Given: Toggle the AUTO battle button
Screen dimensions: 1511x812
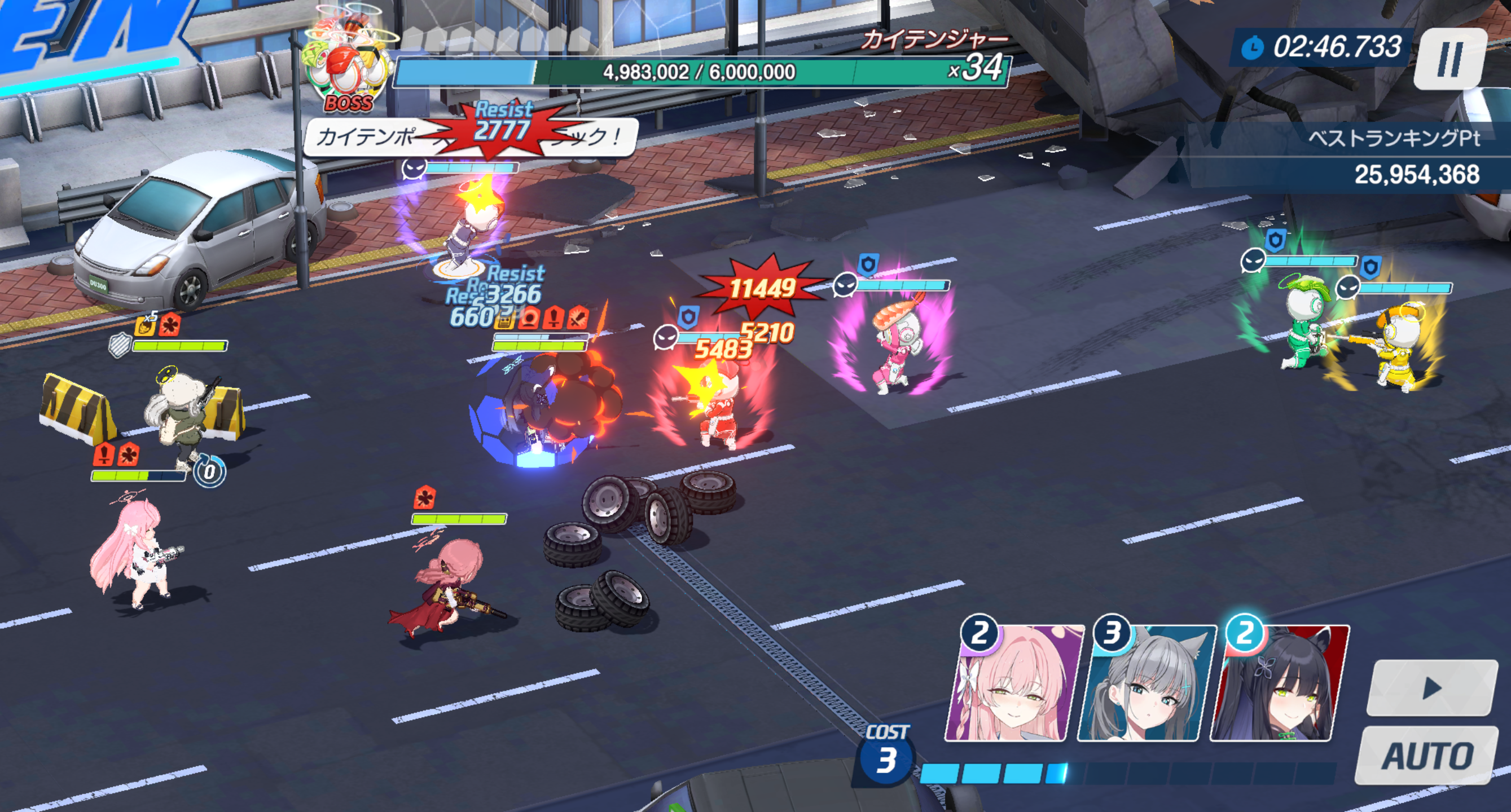Looking at the screenshot, I should (1426, 755).
